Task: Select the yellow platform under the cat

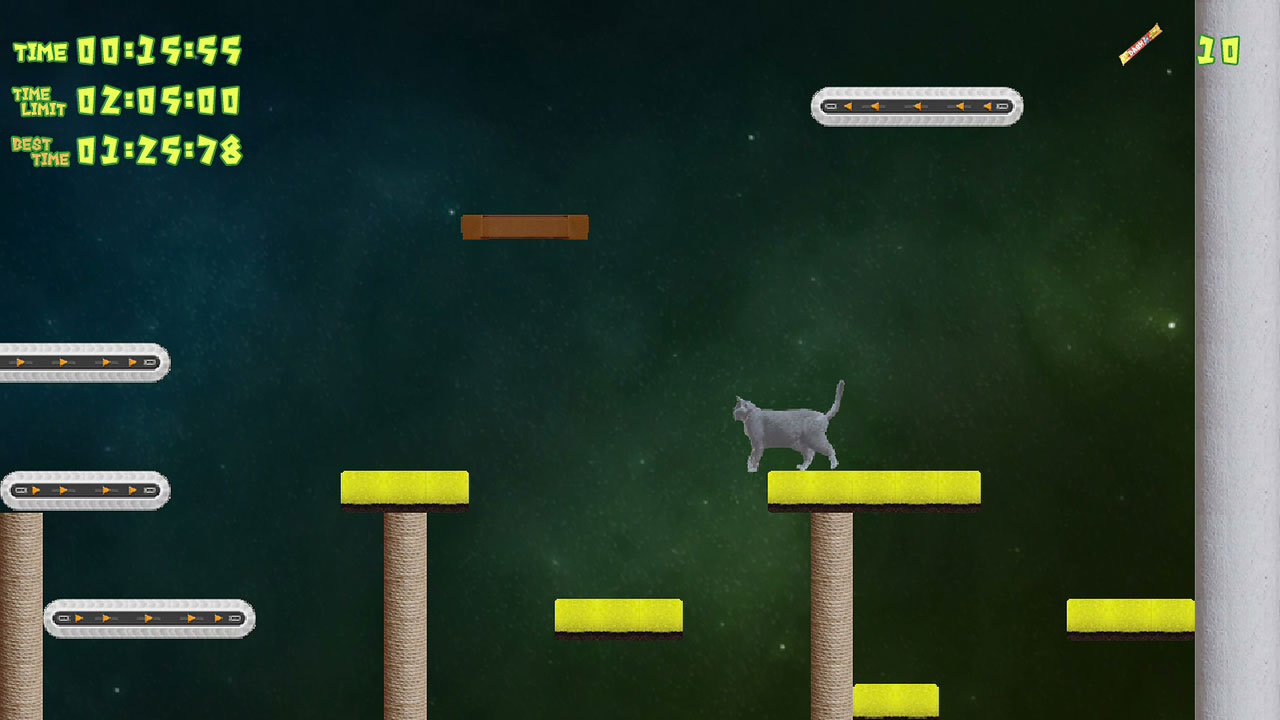Action: coord(873,485)
